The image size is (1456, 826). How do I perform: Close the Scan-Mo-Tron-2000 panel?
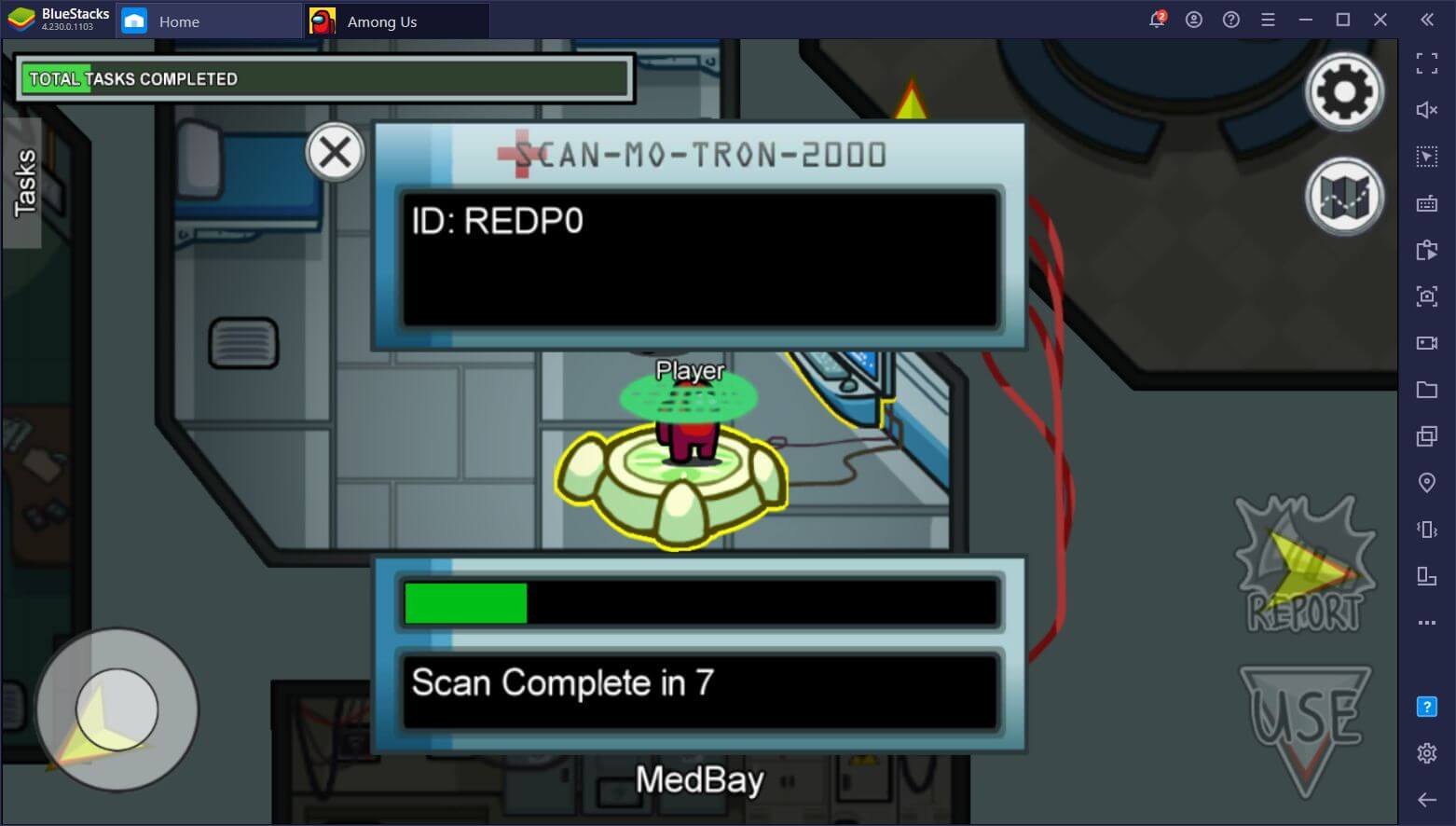335,153
